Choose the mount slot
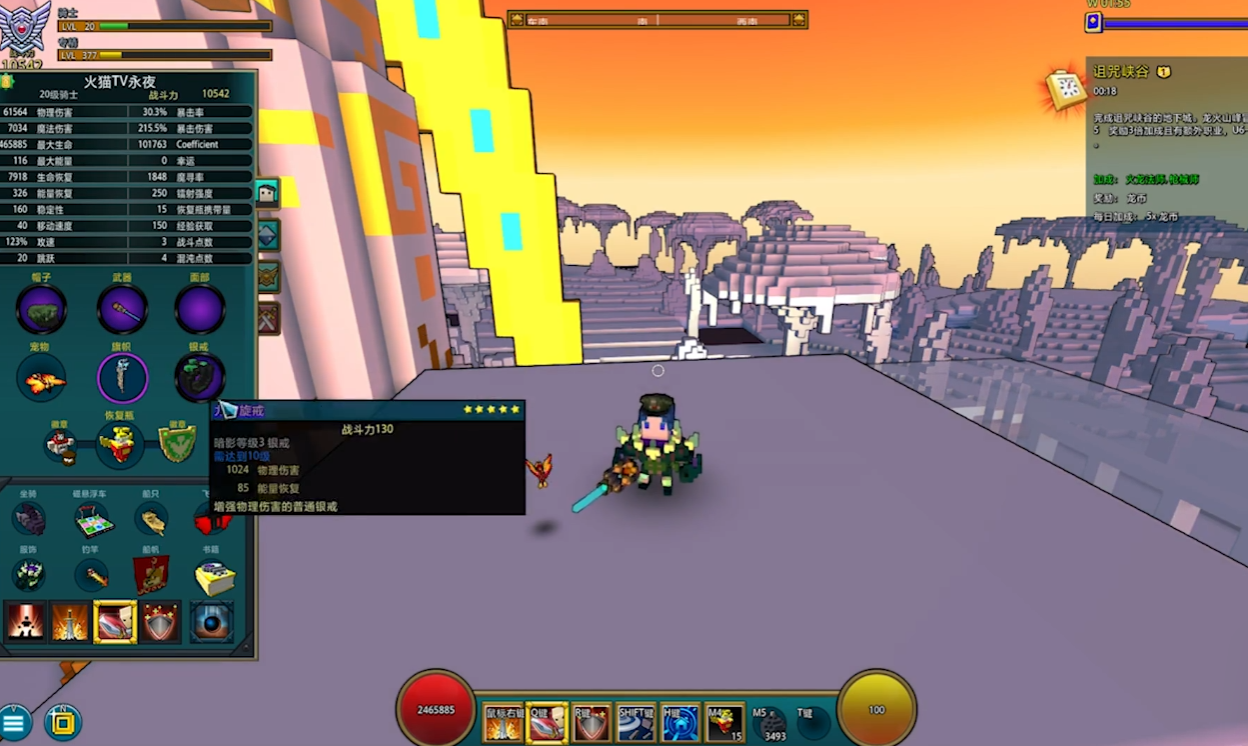 [29, 519]
